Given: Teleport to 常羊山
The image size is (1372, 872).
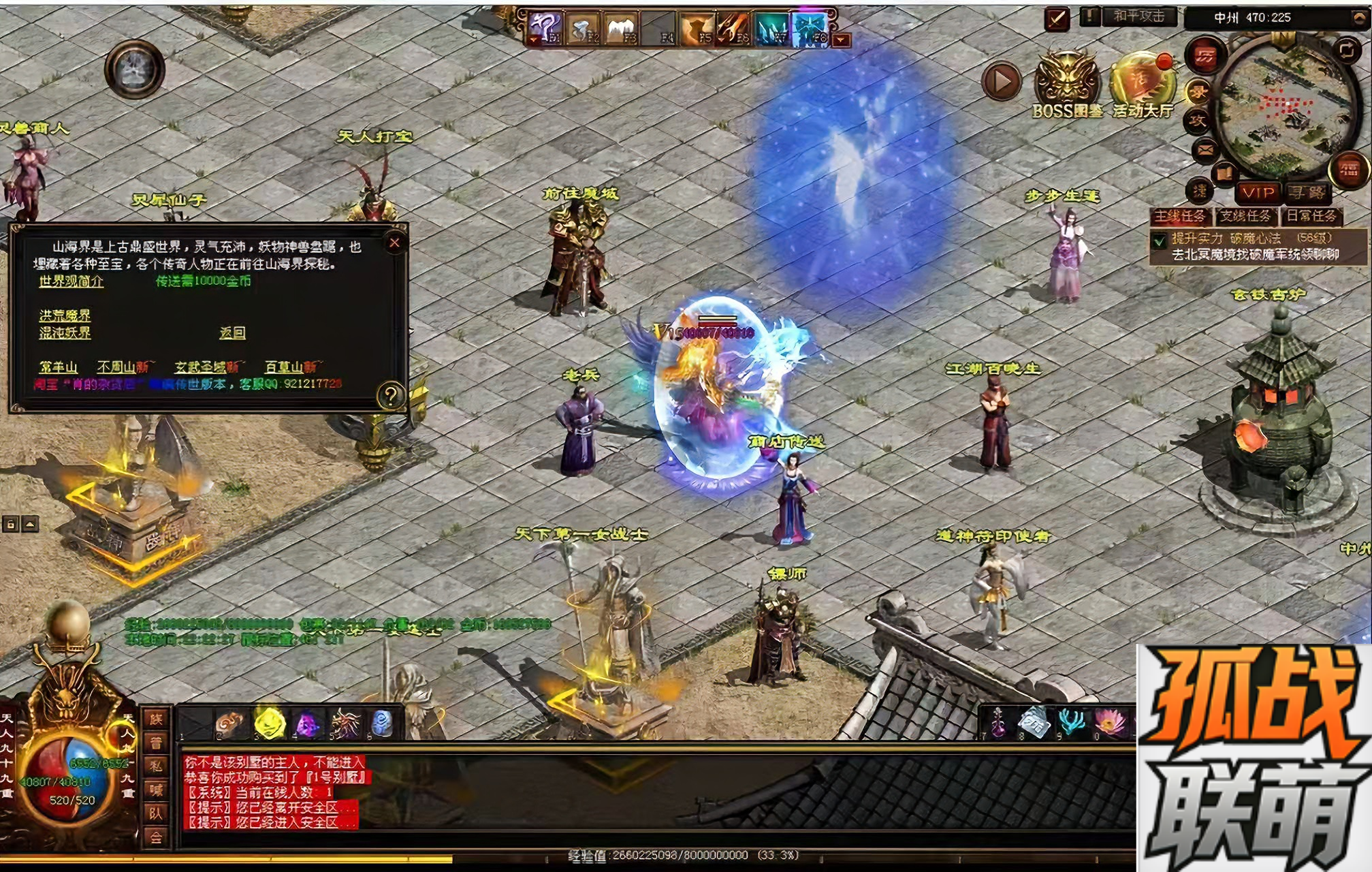Looking at the screenshot, I should pyautogui.click(x=58, y=367).
